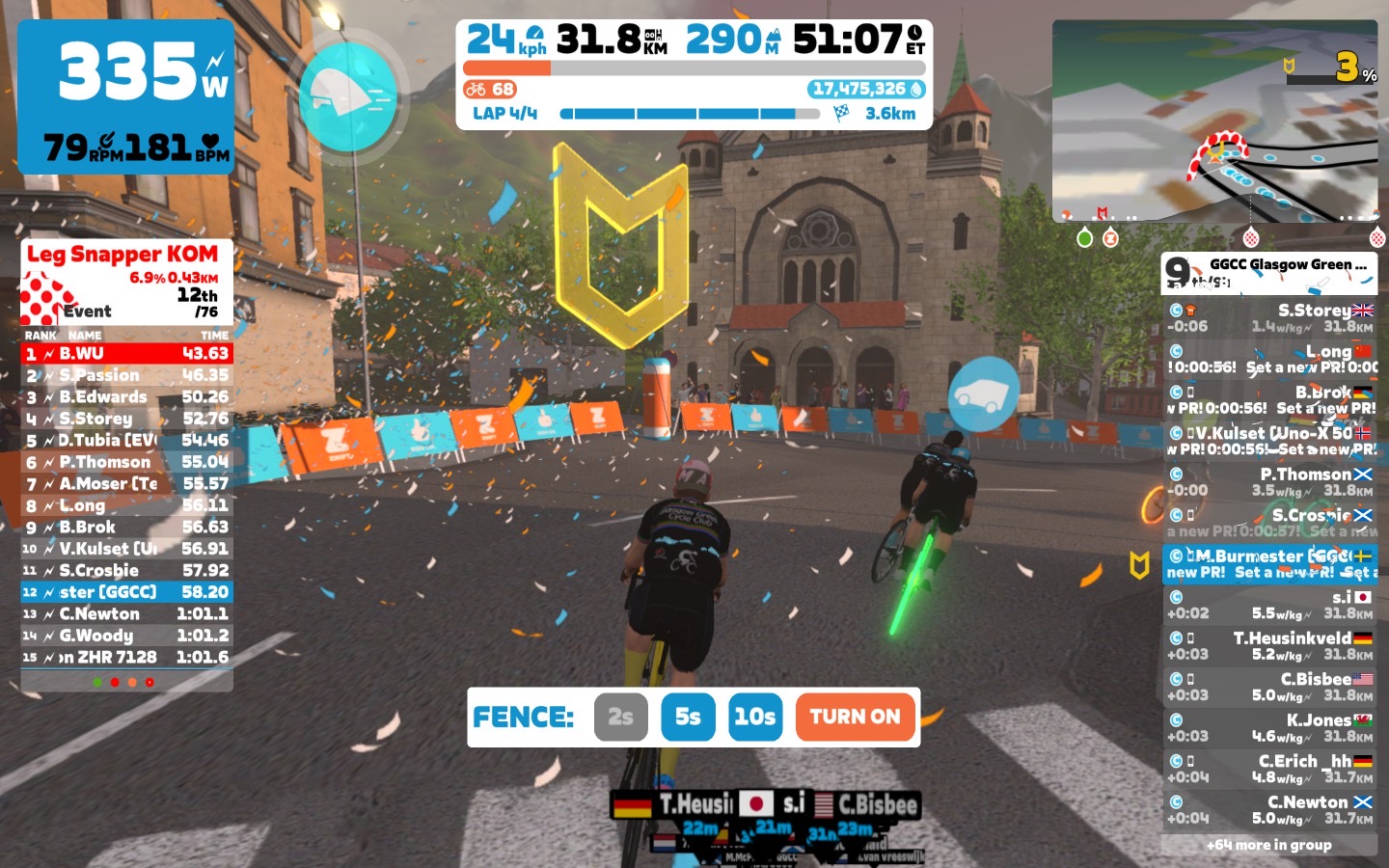Click G.Woody's KOM leaderboard entry

(126, 636)
